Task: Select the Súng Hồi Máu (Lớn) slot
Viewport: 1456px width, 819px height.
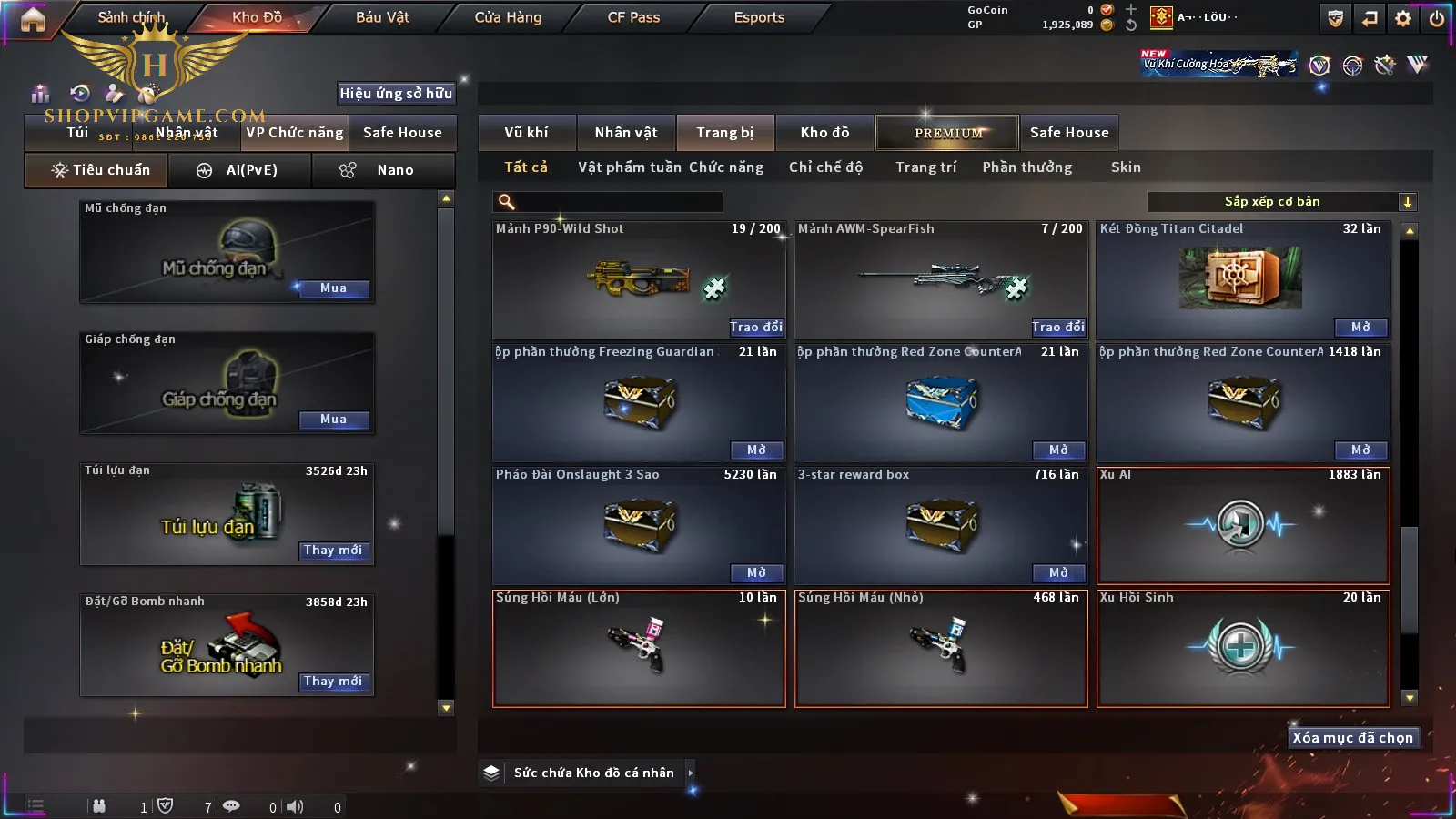Action: pyautogui.click(x=639, y=648)
